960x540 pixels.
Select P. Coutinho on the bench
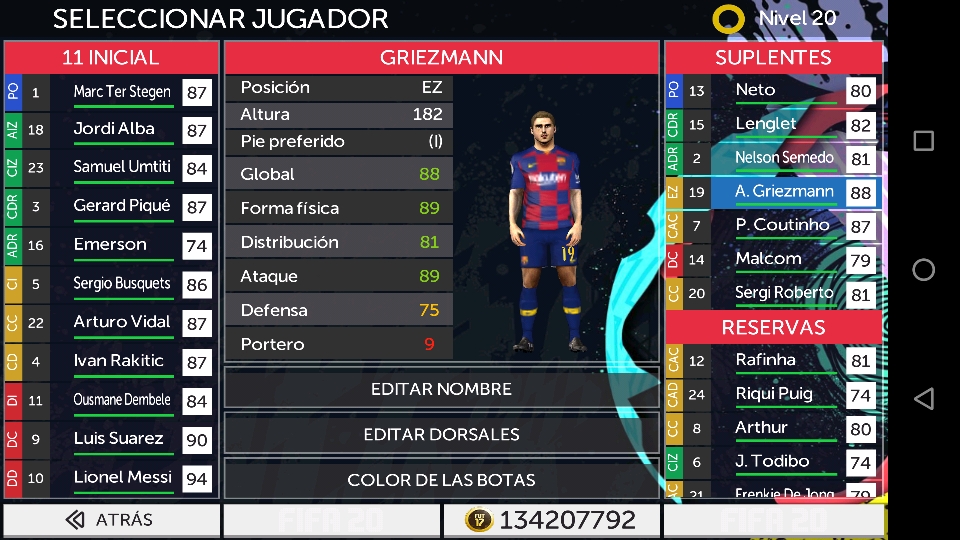click(x=783, y=226)
